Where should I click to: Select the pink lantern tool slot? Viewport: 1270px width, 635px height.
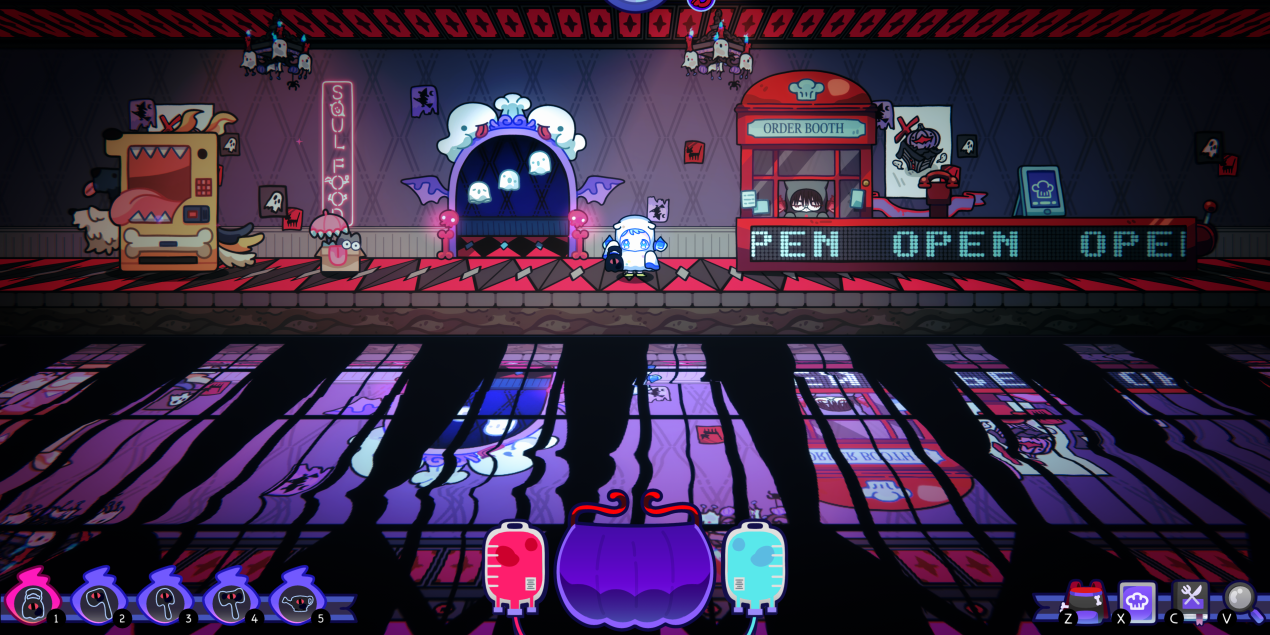click(31, 600)
